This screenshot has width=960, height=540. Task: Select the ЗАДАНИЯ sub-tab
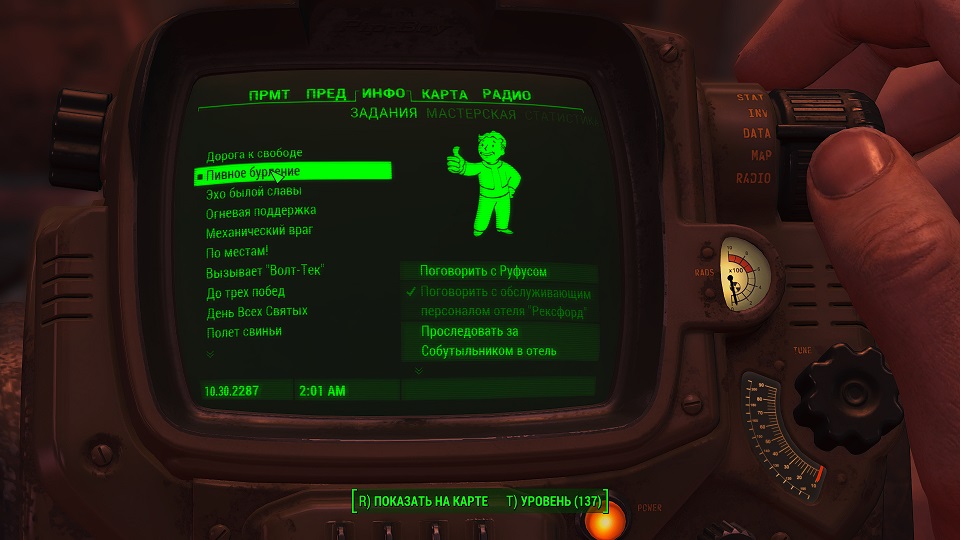(383, 114)
